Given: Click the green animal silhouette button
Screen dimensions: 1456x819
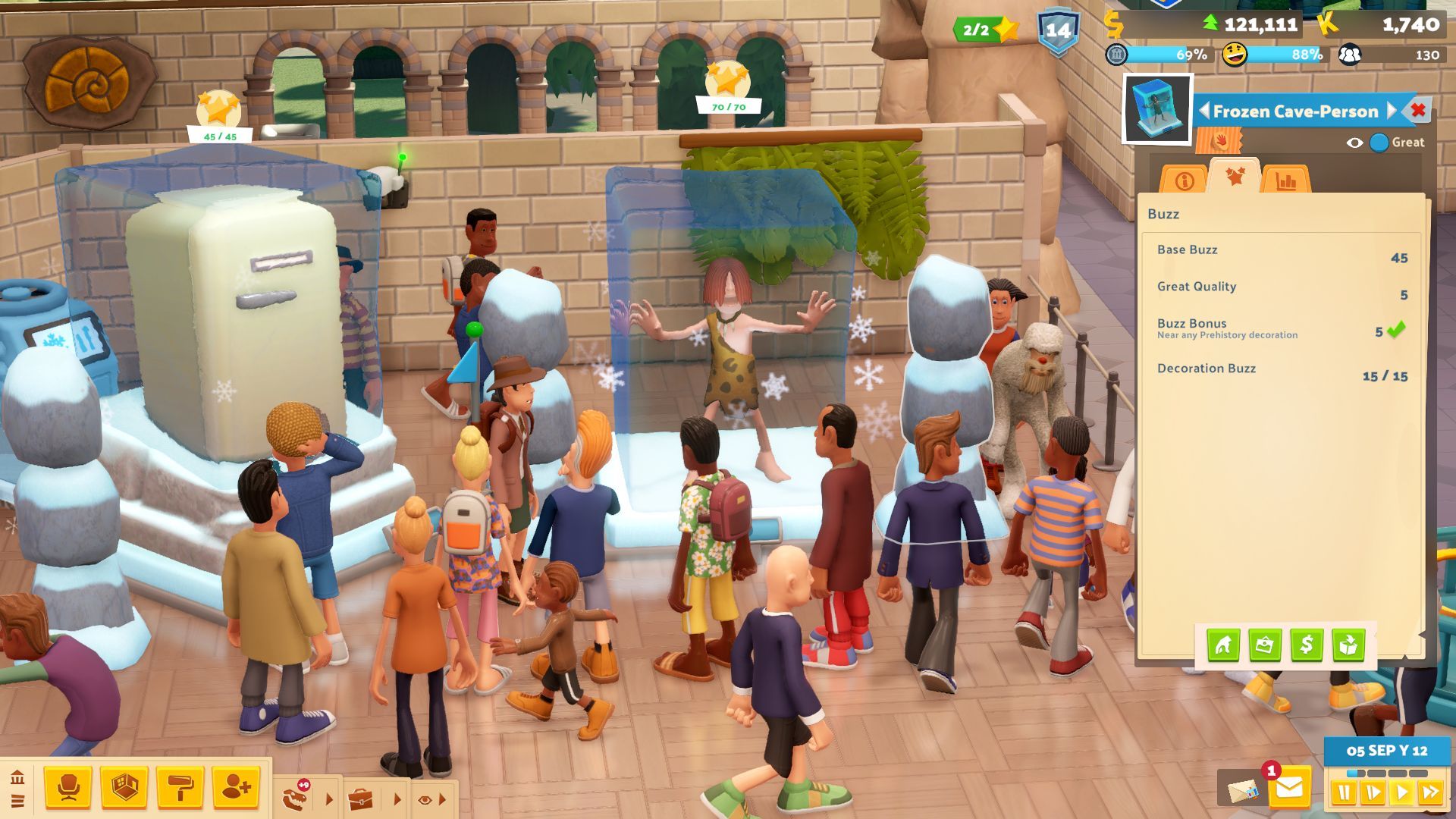Looking at the screenshot, I should 1223,645.
